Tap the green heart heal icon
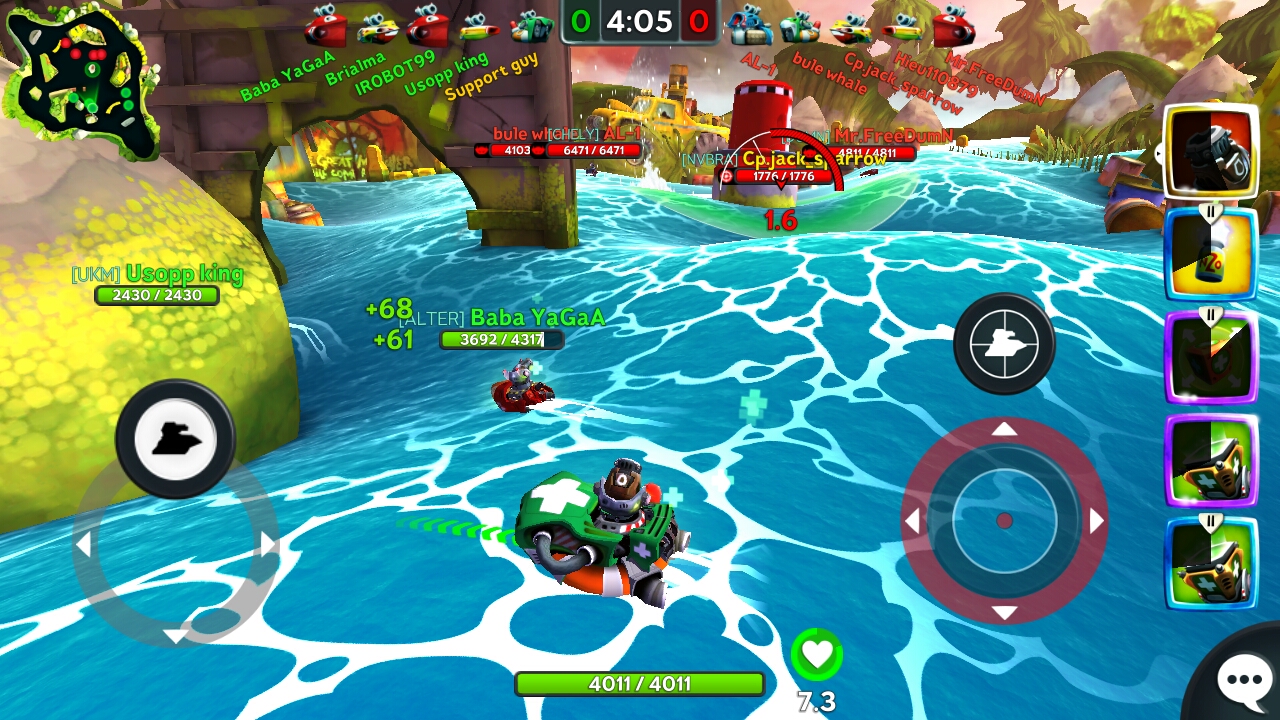Viewport: 1280px width, 720px height. point(817,655)
